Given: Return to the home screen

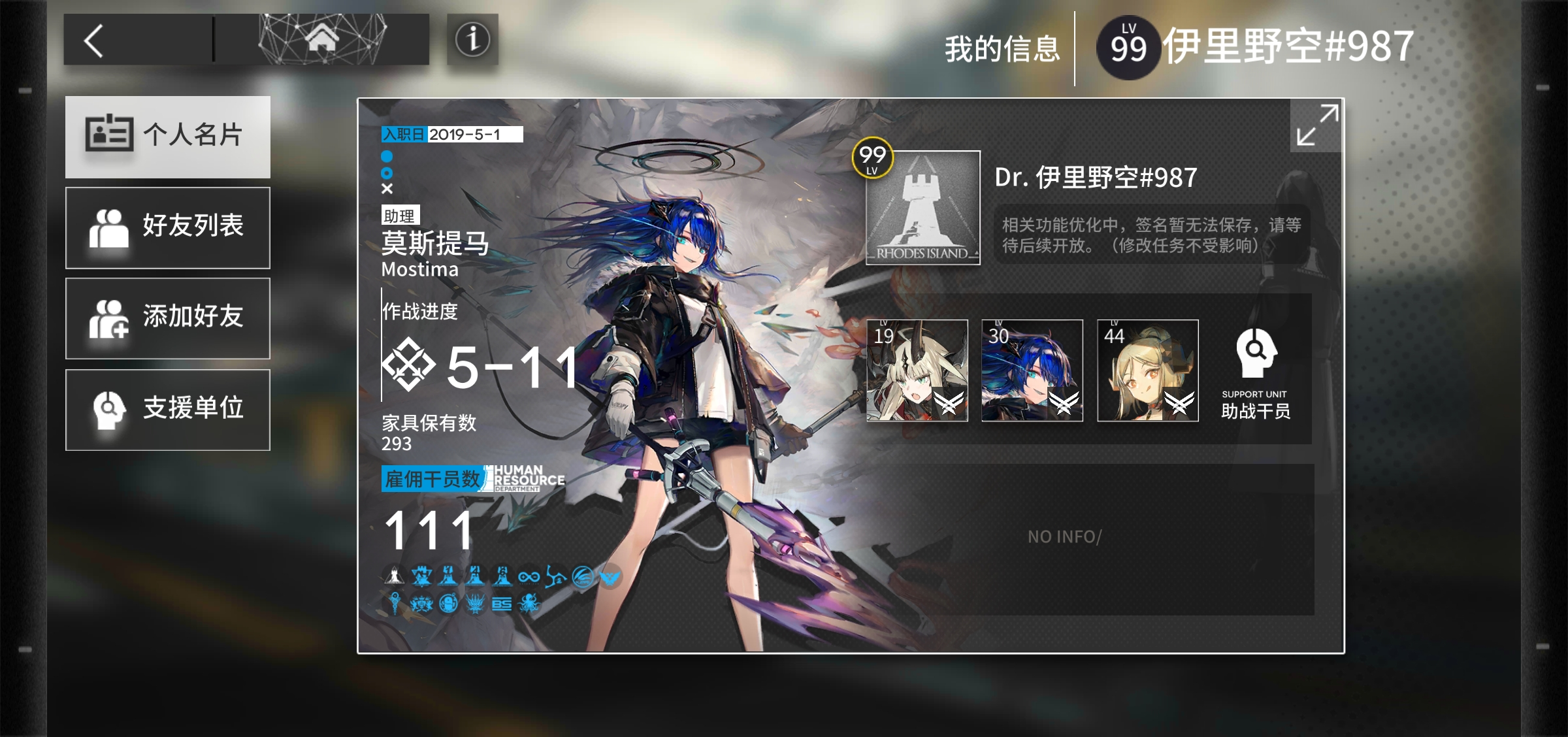Looking at the screenshot, I should [x=322, y=39].
